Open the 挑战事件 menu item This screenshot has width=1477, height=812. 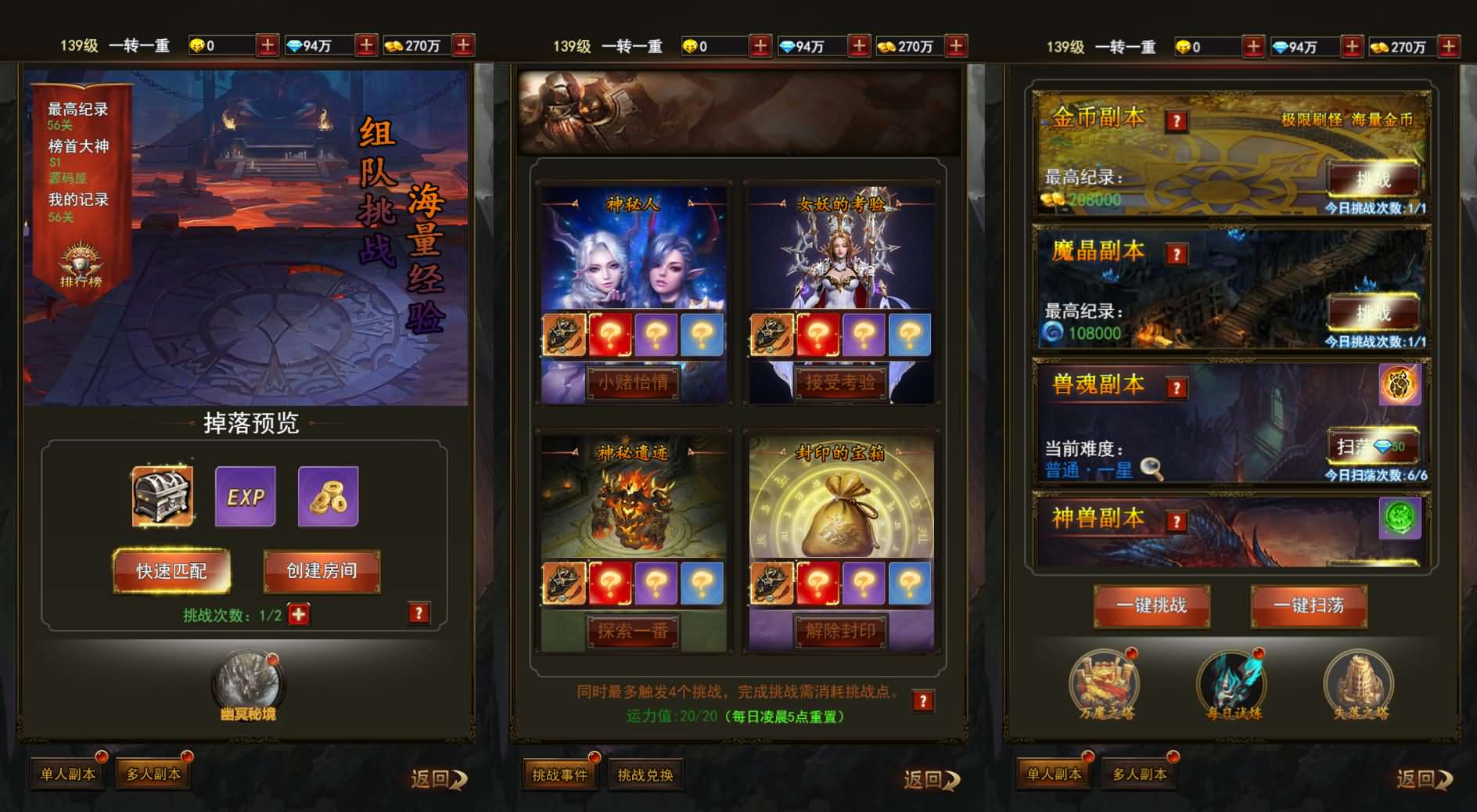(x=560, y=774)
